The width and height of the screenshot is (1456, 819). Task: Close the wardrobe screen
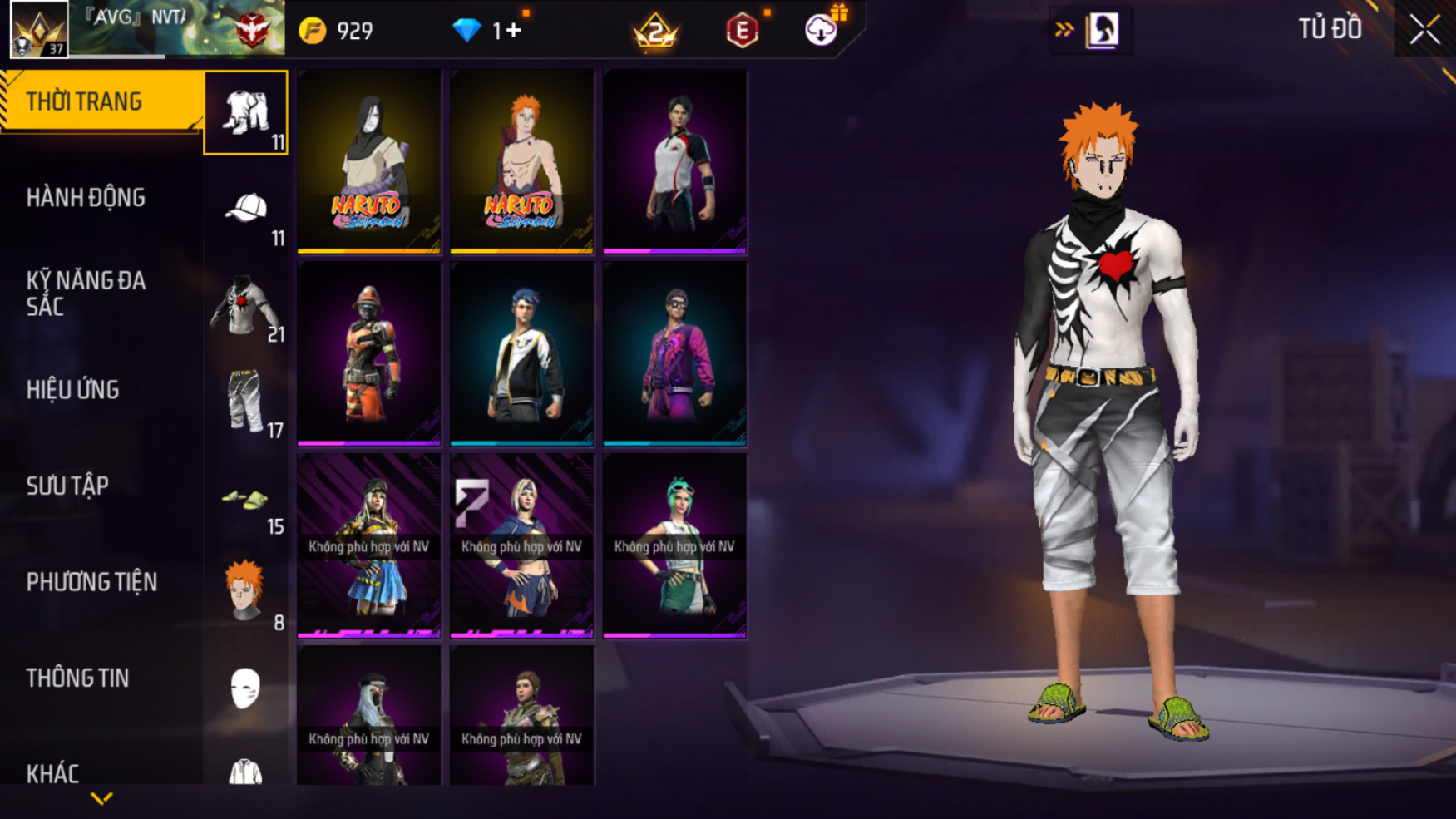1424,30
